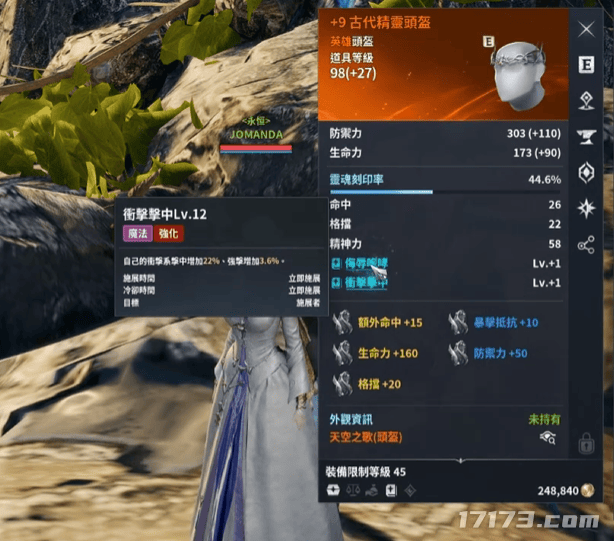Click the 額外命中 +15 trait icon
The height and width of the screenshot is (541, 614).
(343, 322)
